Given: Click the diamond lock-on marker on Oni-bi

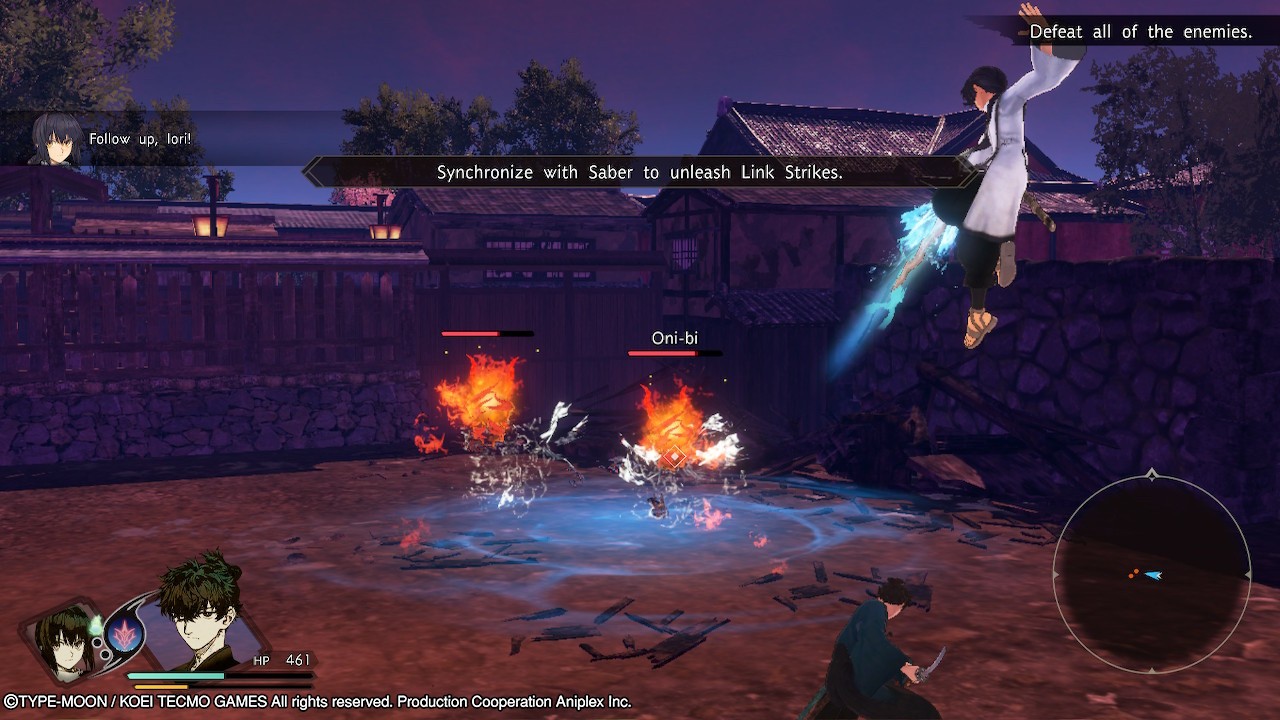Looking at the screenshot, I should 674,457.
